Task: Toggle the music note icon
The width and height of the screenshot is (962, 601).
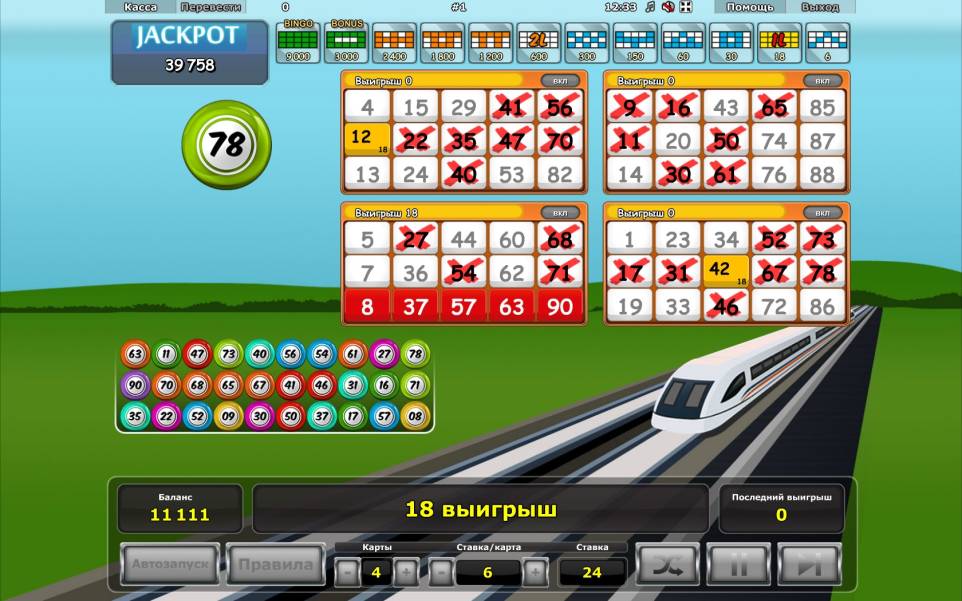Action: (650, 7)
